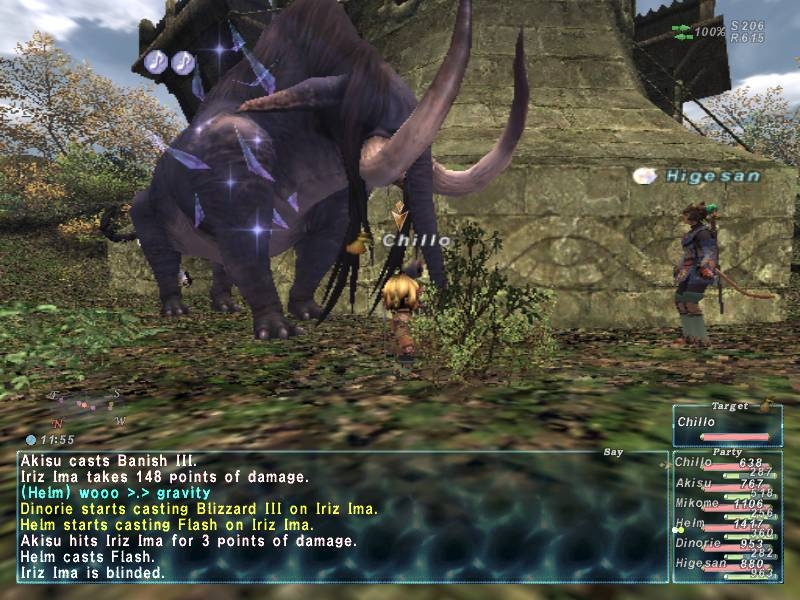Click the Target window showing Chillo
This screenshot has width=800, height=600.
[x=727, y=424]
